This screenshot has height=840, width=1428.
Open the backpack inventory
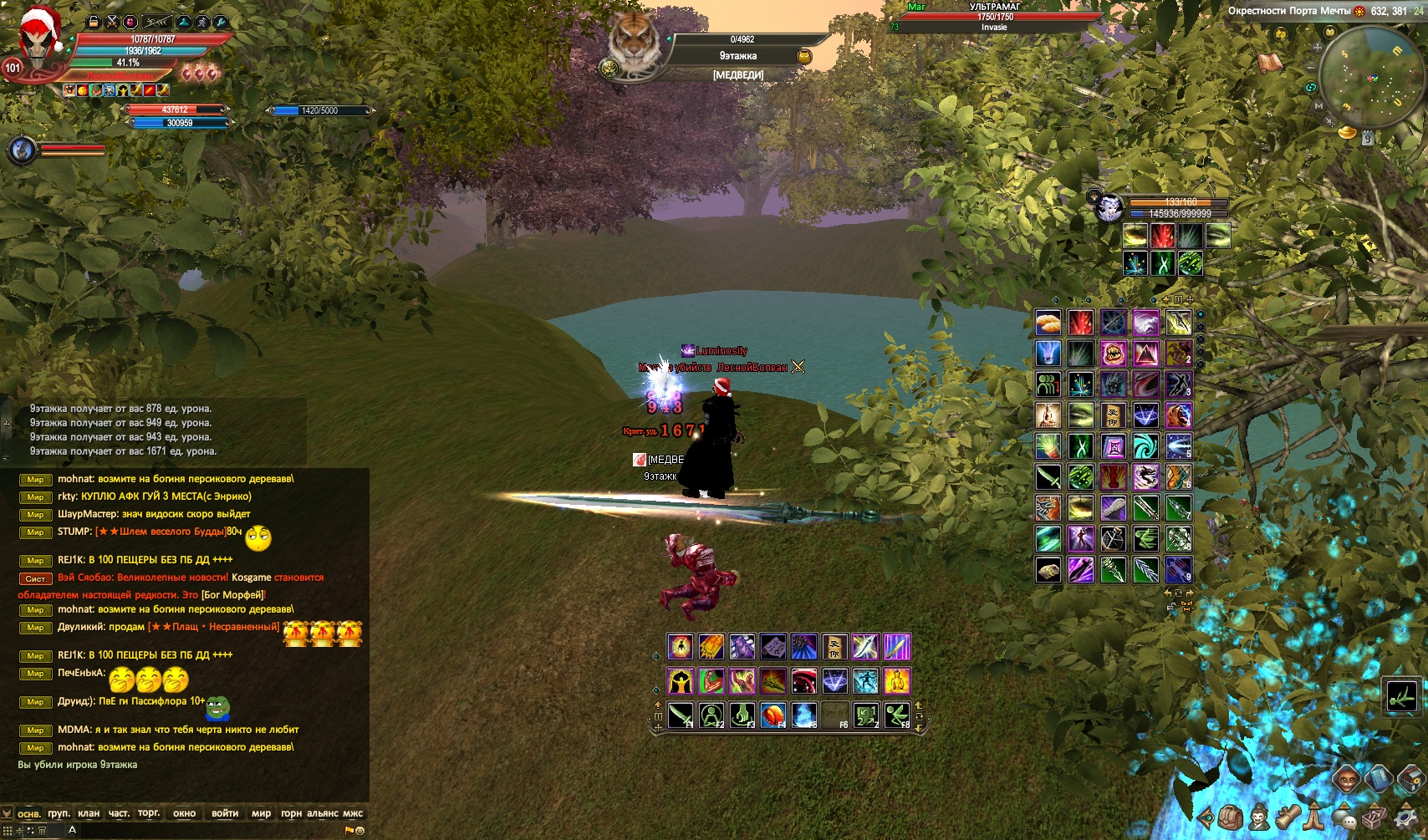1229,817
